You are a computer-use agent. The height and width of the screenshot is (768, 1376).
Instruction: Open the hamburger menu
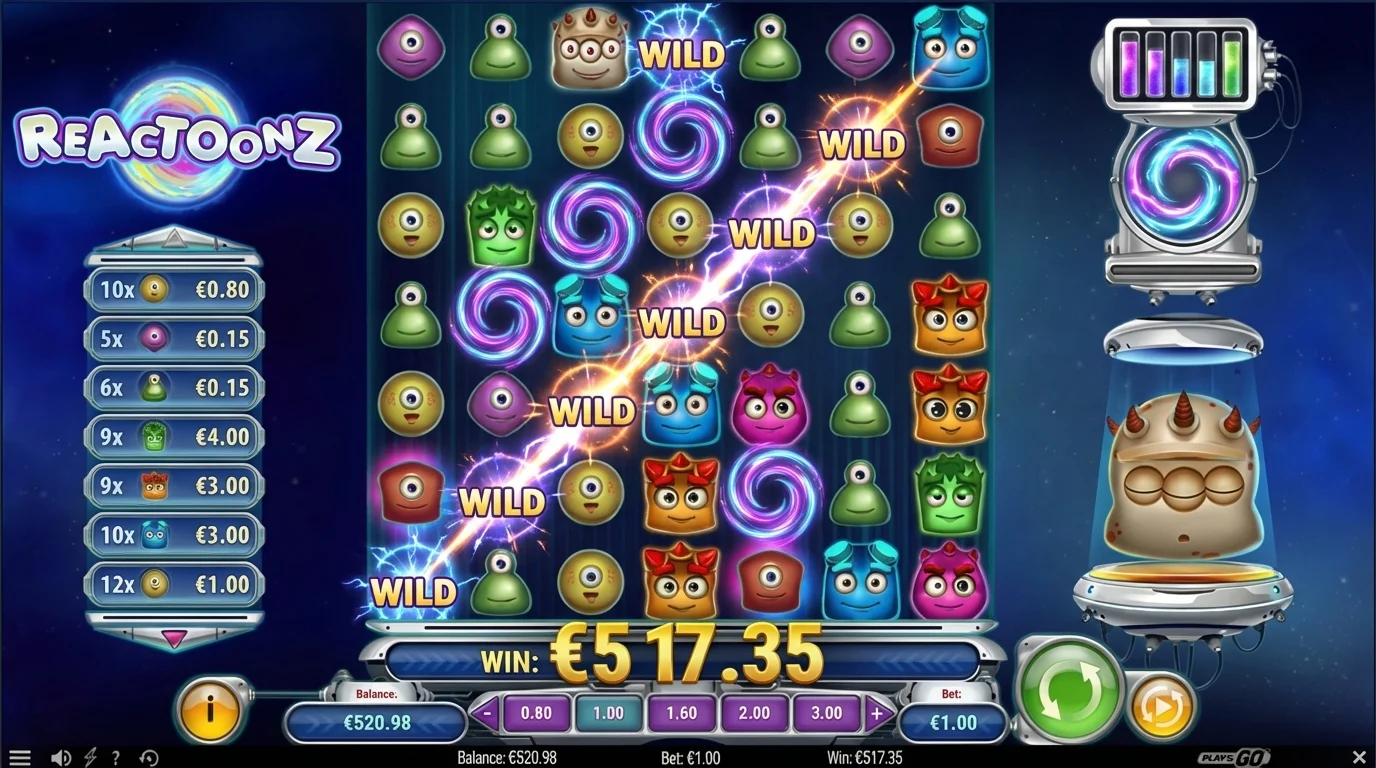coord(18,755)
